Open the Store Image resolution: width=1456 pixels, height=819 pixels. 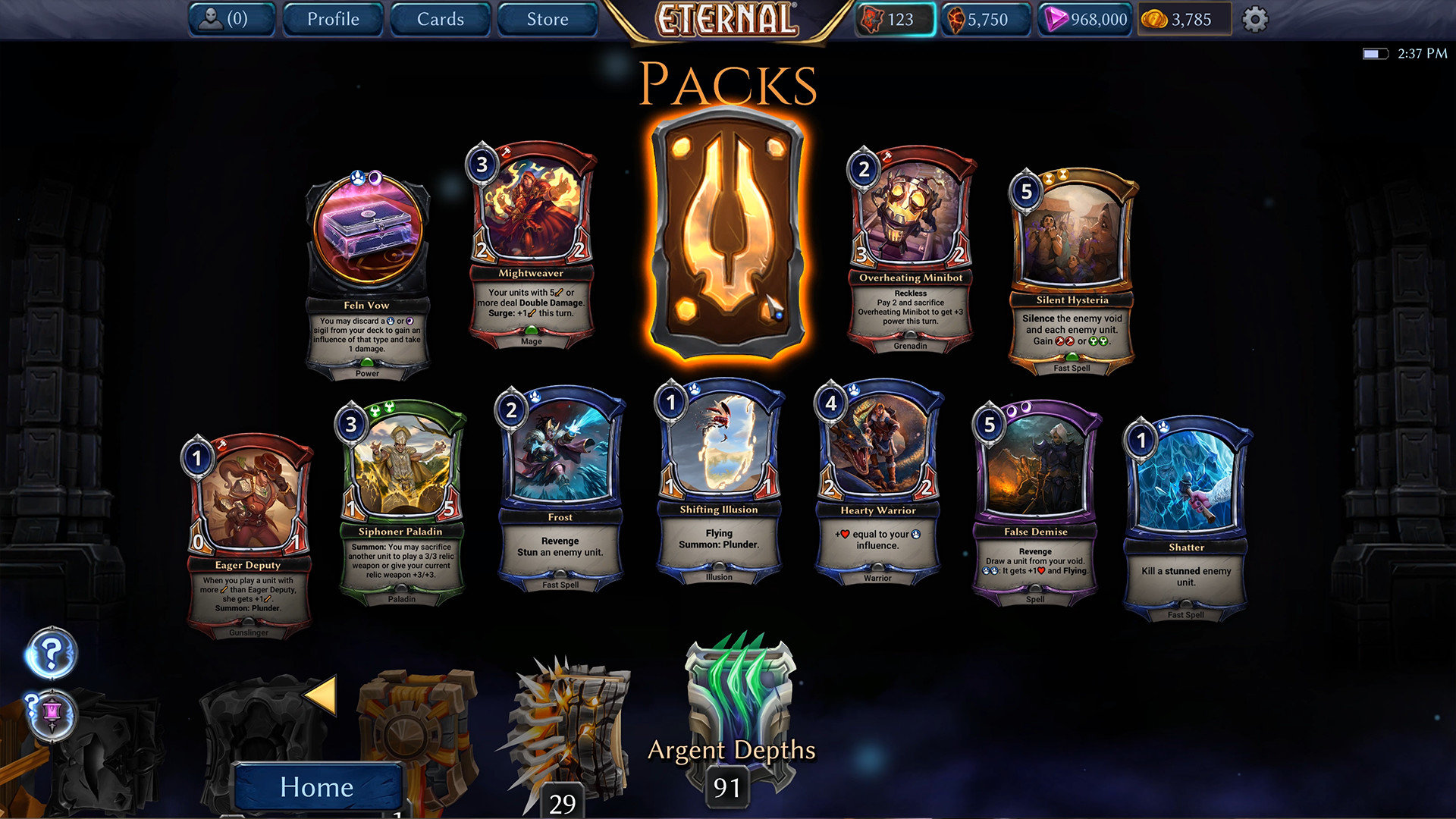pos(547,19)
